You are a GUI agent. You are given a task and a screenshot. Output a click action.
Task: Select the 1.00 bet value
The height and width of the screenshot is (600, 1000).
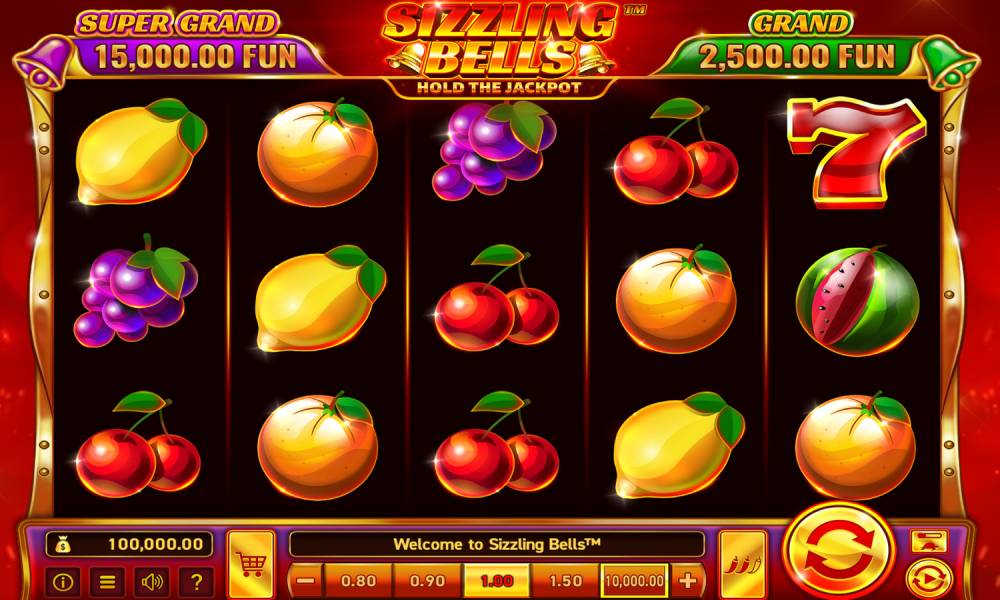click(x=496, y=580)
